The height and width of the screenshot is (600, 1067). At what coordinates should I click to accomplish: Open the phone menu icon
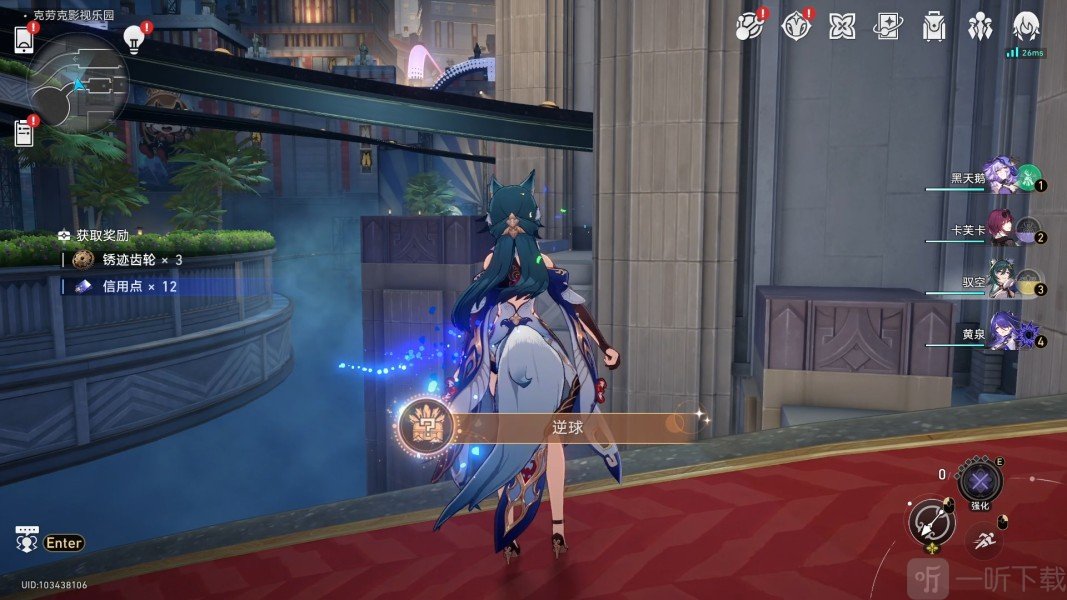pyautogui.click(x=25, y=40)
